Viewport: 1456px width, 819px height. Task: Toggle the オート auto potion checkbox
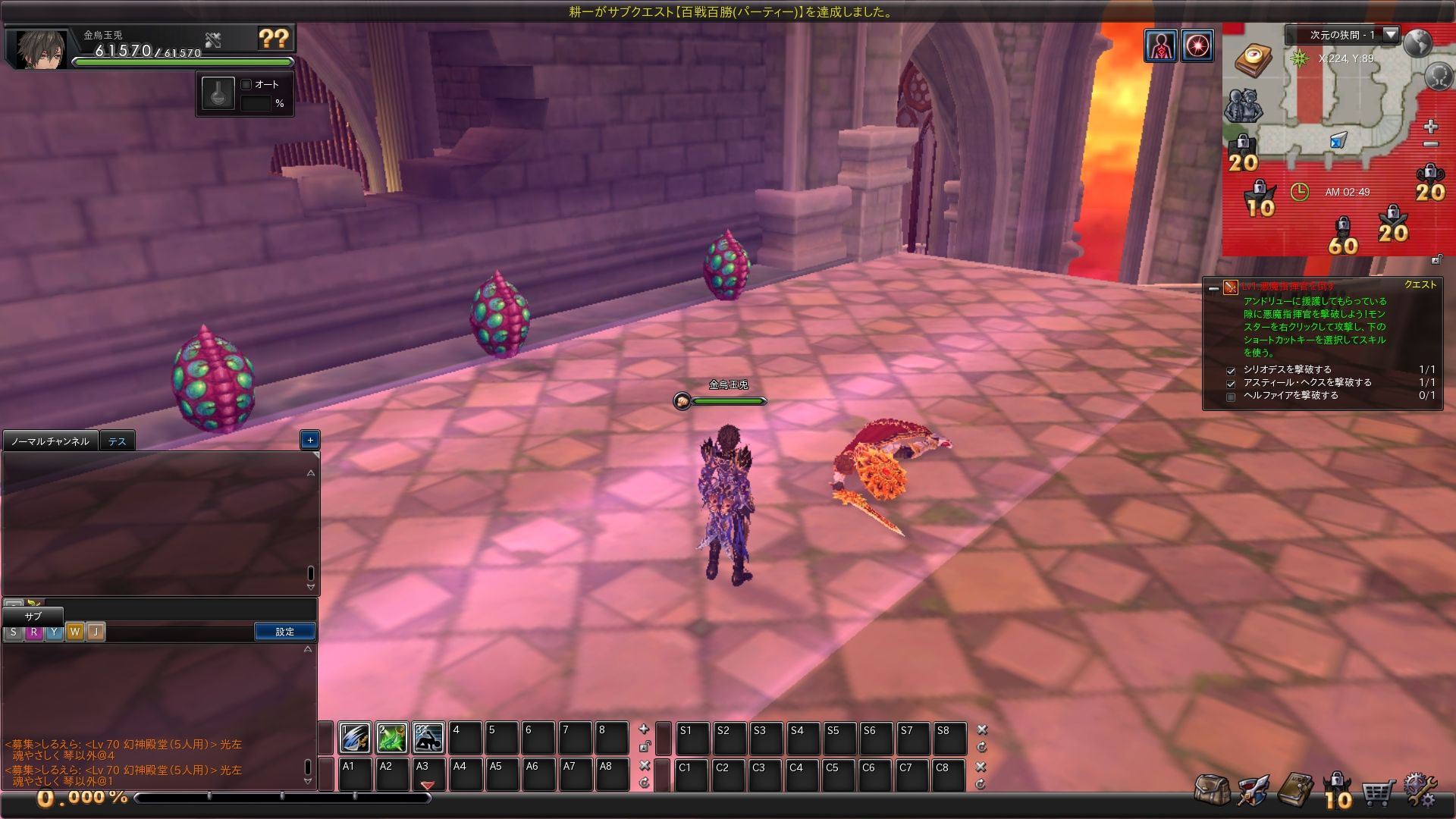point(246,84)
